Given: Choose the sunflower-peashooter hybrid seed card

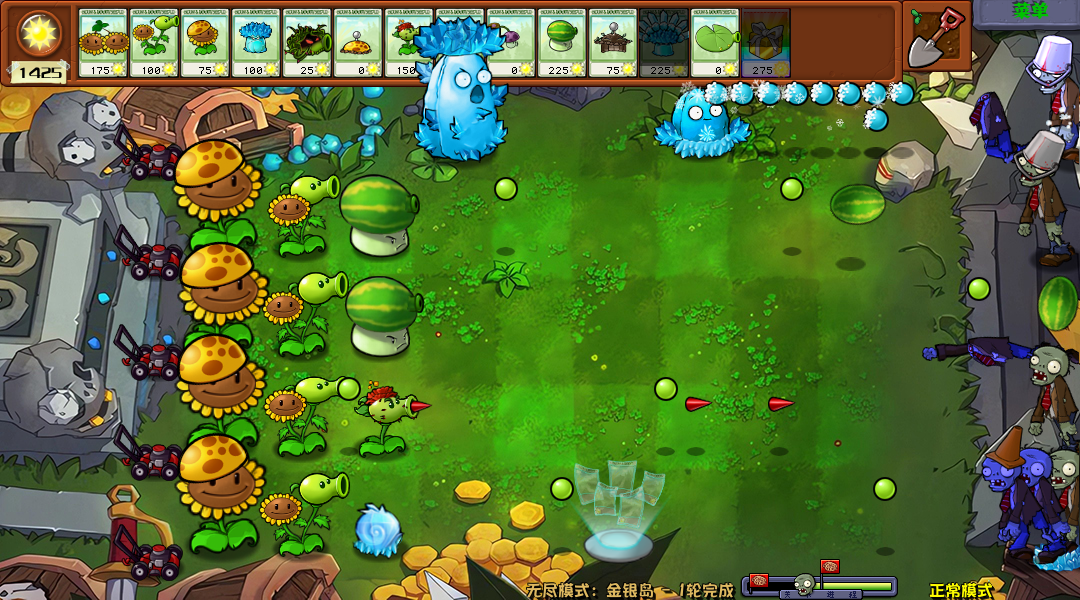Looking at the screenshot, I should (x=154, y=42).
